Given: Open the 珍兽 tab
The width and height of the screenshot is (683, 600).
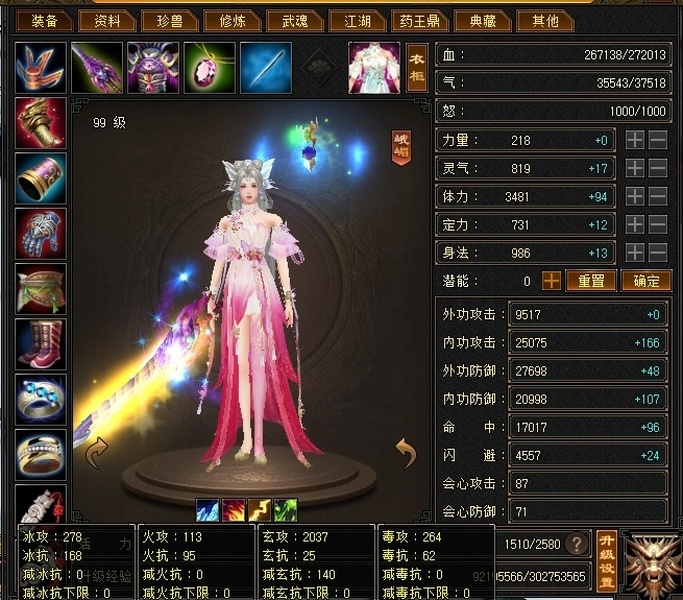Looking at the screenshot, I should point(169,20).
